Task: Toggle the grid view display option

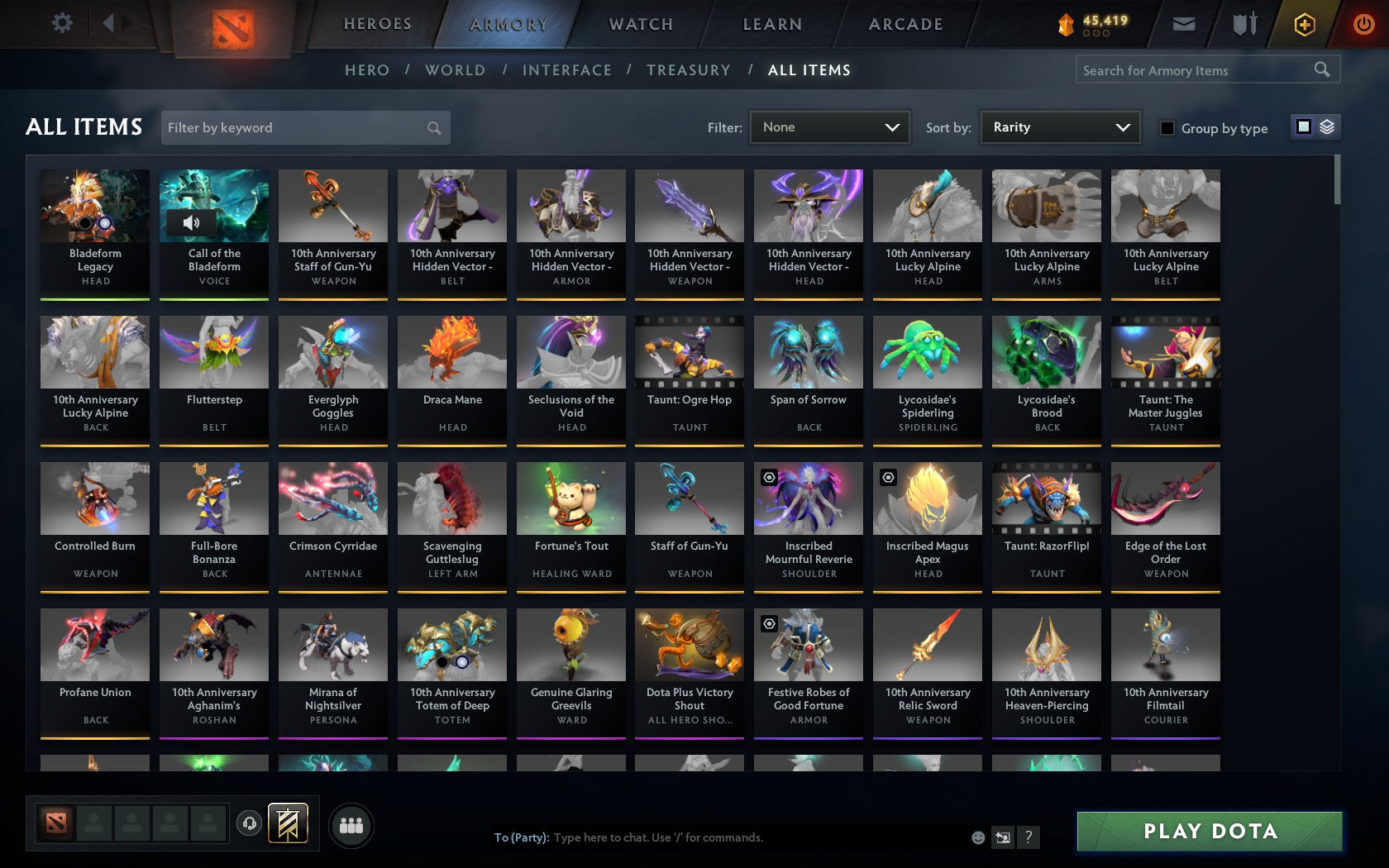Action: pyautogui.click(x=1303, y=127)
